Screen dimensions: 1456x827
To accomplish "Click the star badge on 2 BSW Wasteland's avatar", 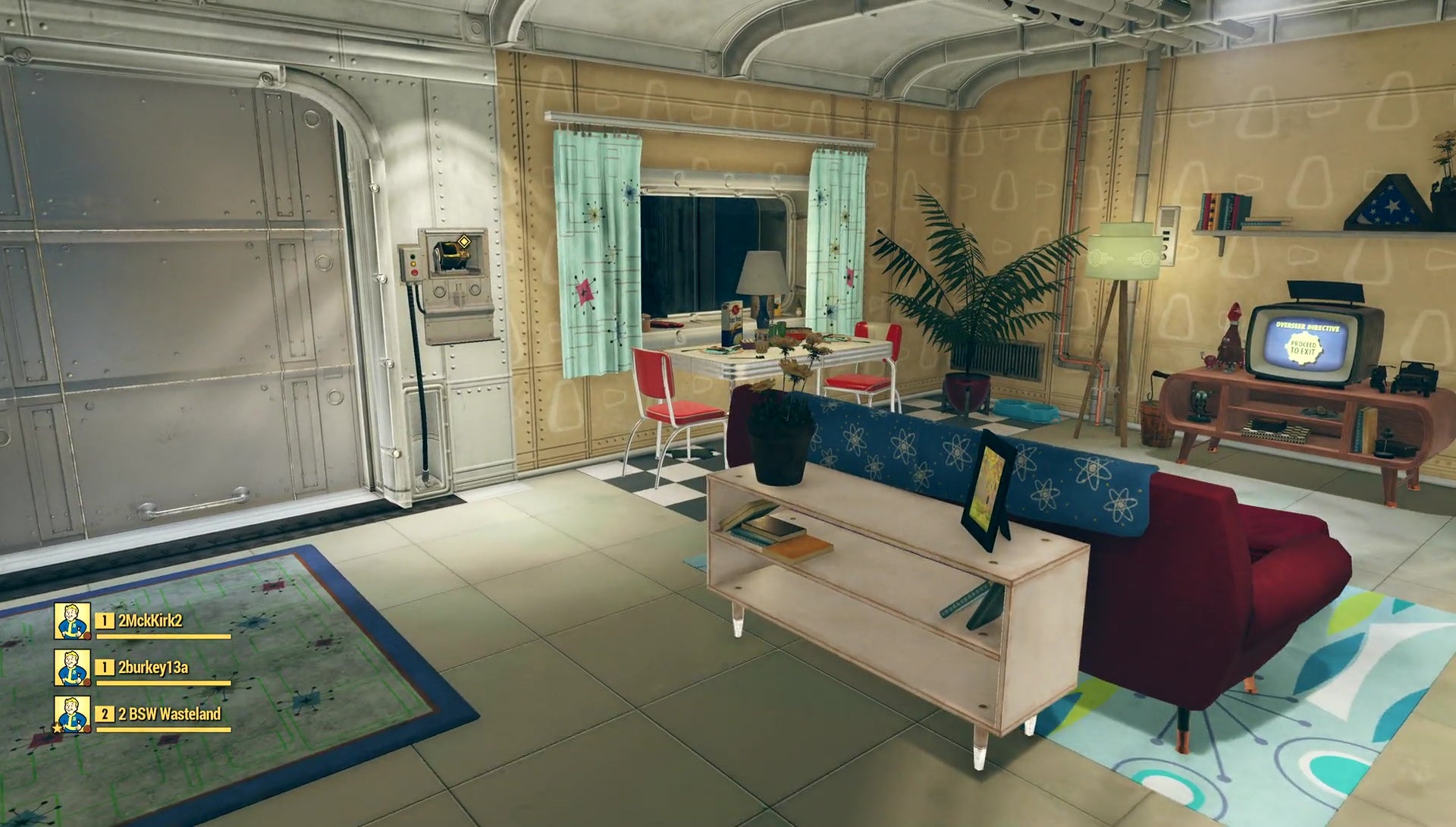I will pos(55,728).
